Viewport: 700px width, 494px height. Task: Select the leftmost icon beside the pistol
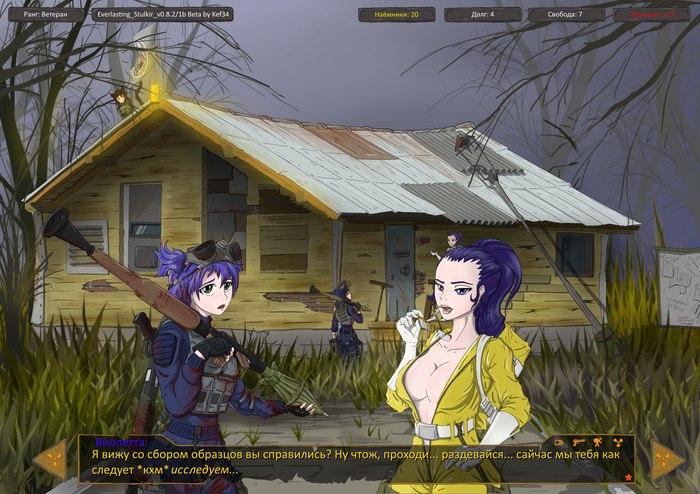pyautogui.click(x=558, y=441)
